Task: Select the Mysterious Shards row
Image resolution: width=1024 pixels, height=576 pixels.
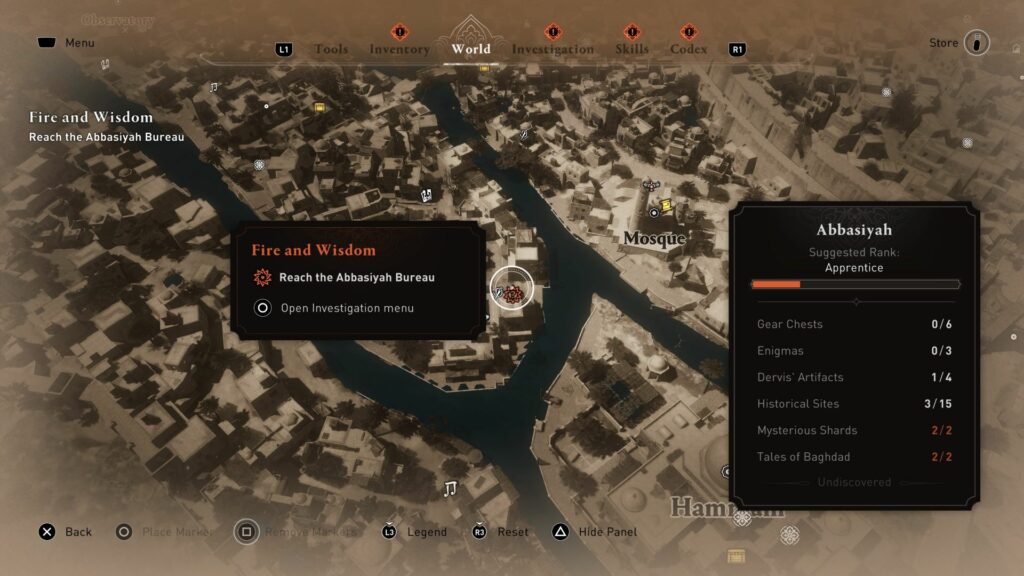Action: (855, 430)
